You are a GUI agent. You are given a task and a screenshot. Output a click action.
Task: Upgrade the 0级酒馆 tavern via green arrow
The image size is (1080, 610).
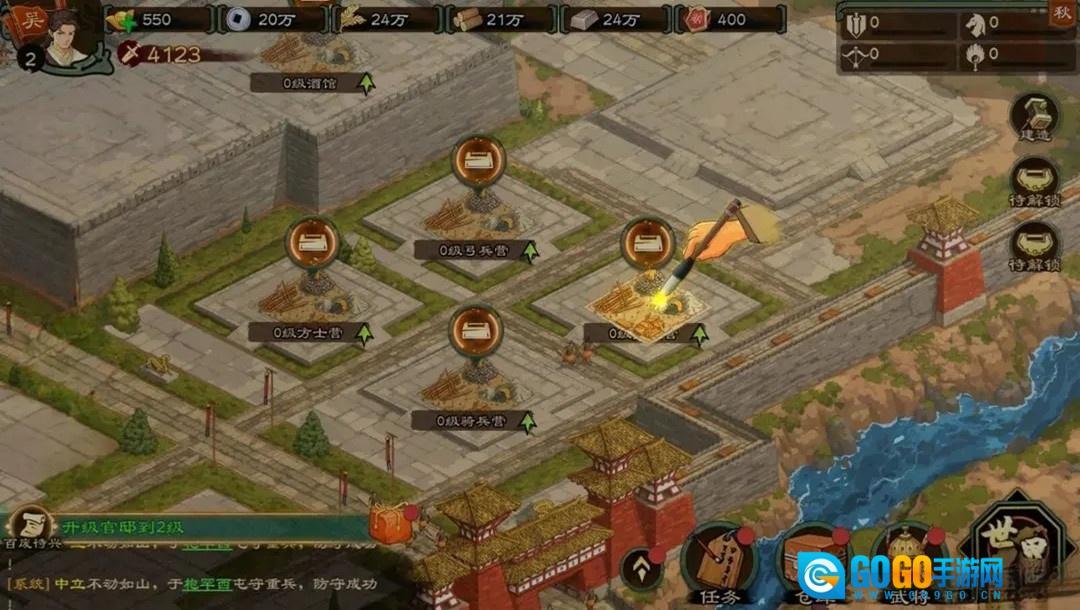click(367, 83)
